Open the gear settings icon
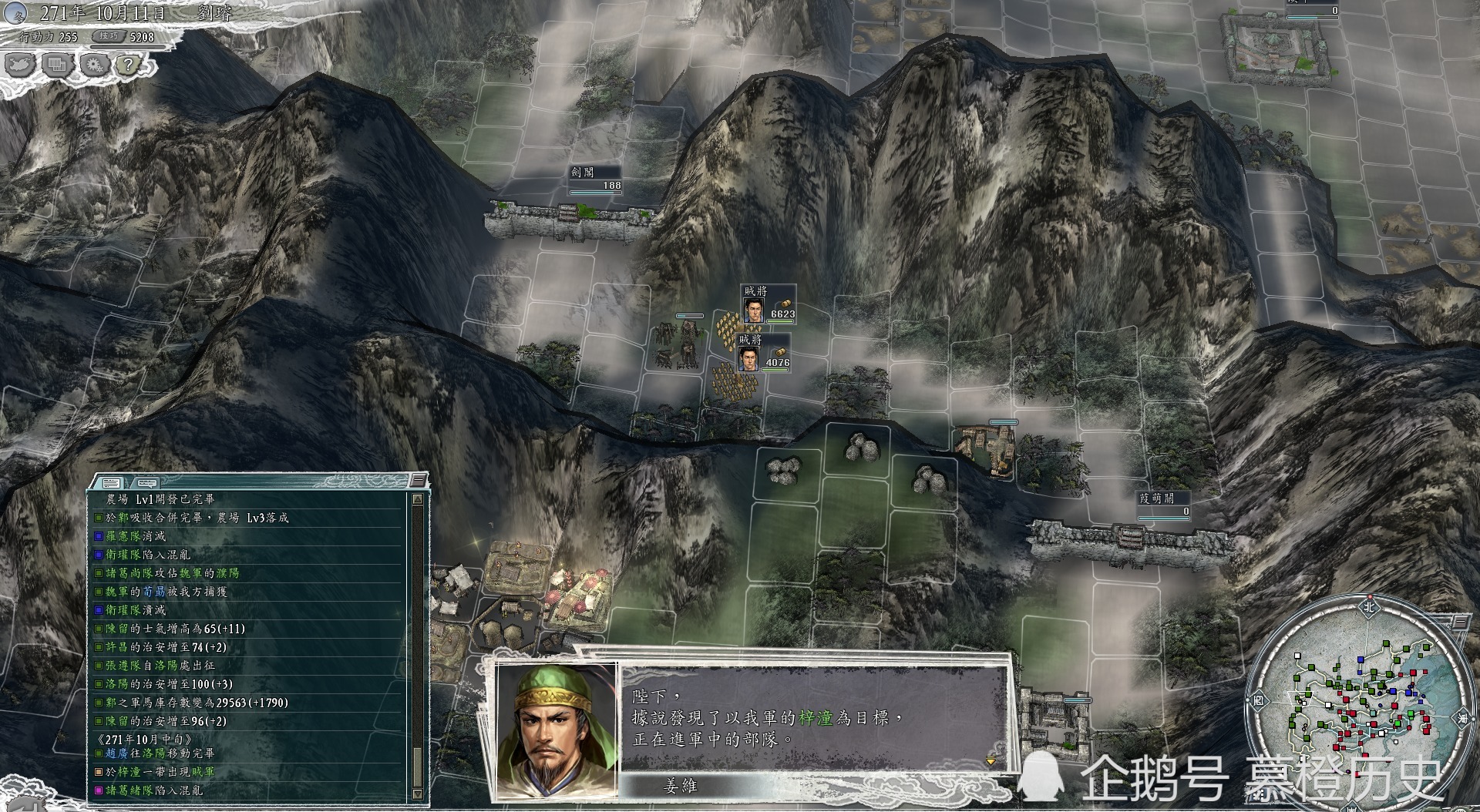The height and width of the screenshot is (812, 1480). [x=93, y=65]
